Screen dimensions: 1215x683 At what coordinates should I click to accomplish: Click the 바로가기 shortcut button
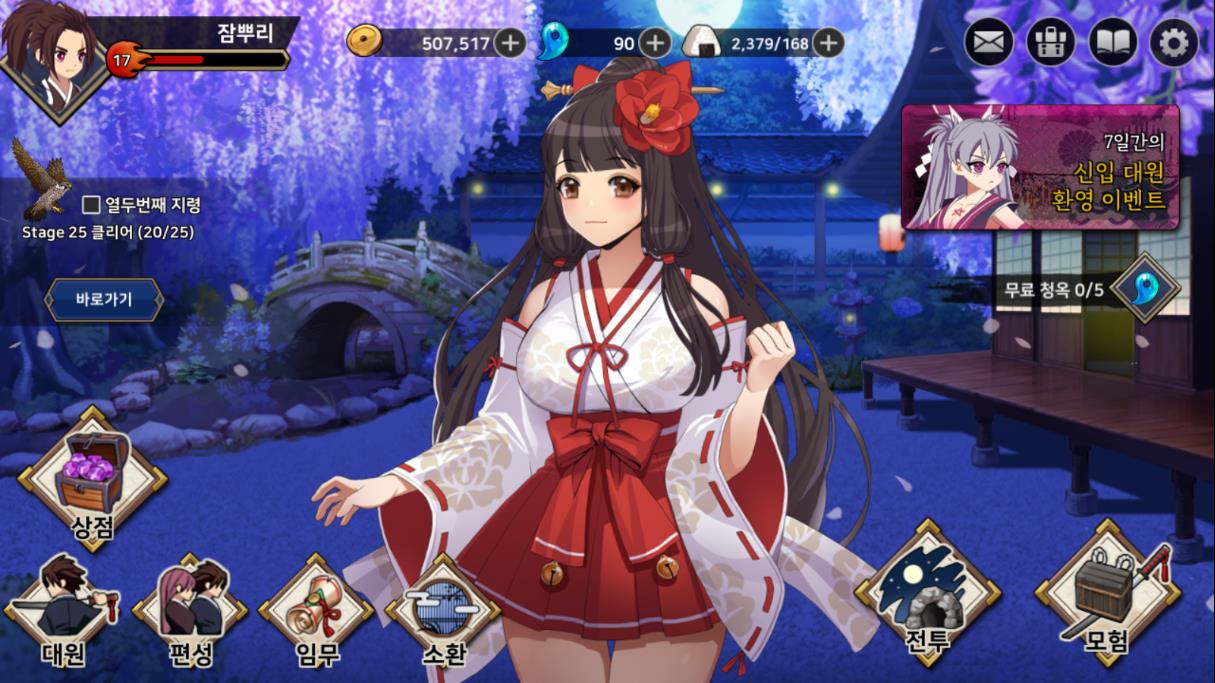pyautogui.click(x=104, y=299)
